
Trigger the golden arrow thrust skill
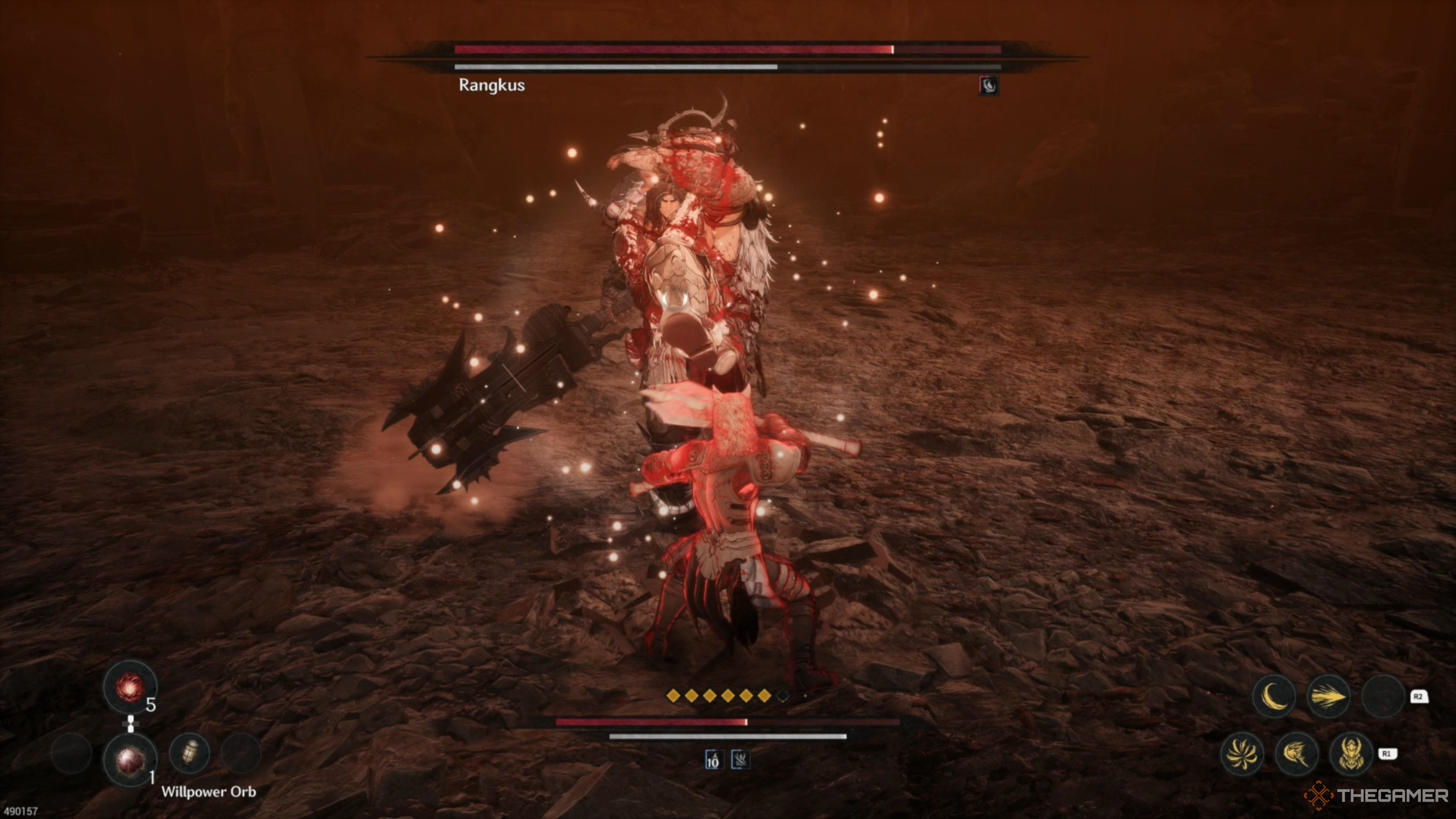click(1328, 697)
